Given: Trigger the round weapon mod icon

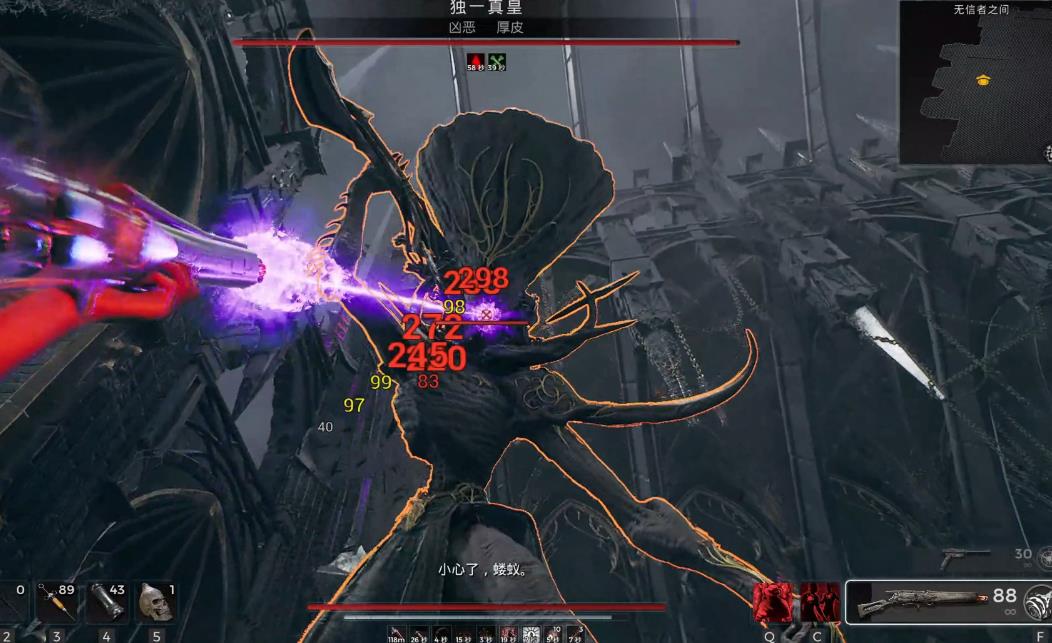Looking at the screenshot, I should click(1039, 602).
